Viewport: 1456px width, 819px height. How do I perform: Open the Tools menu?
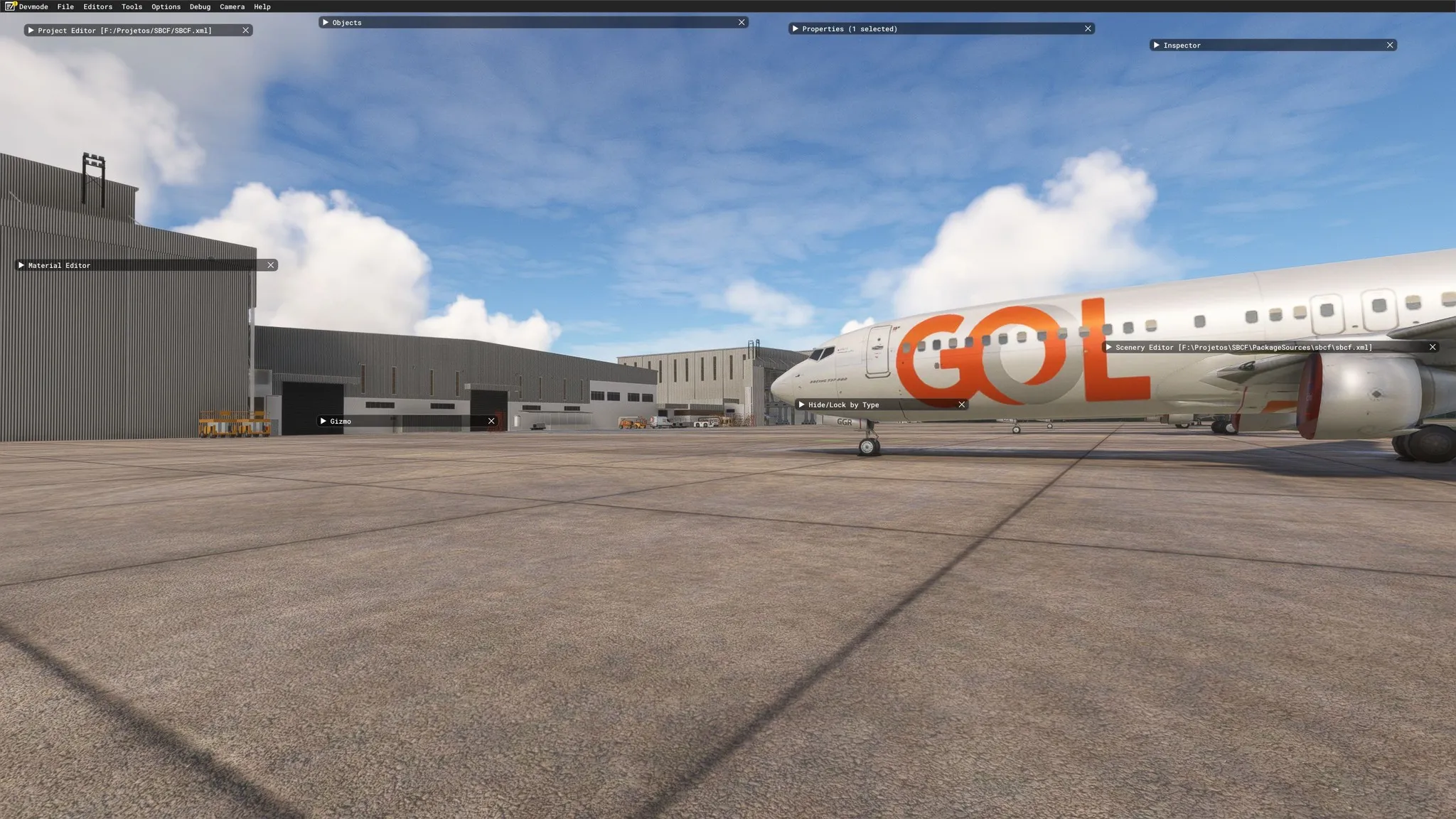pyautogui.click(x=132, y=6)
